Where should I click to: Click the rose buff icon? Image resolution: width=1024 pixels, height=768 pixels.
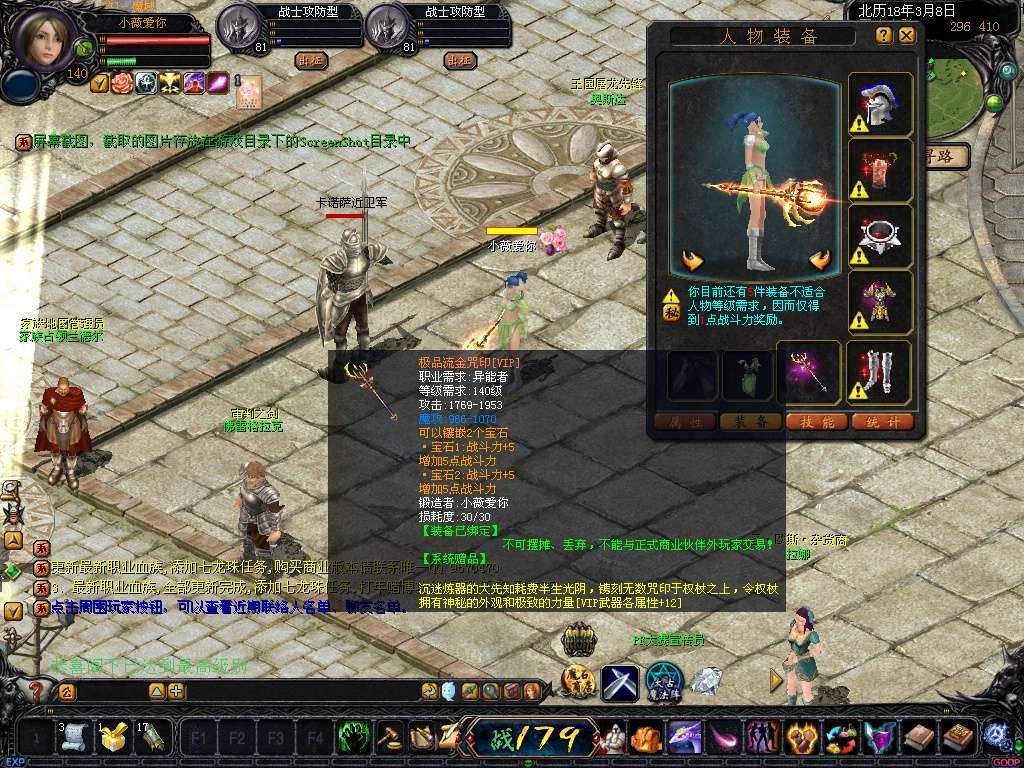tap(122, 83)
